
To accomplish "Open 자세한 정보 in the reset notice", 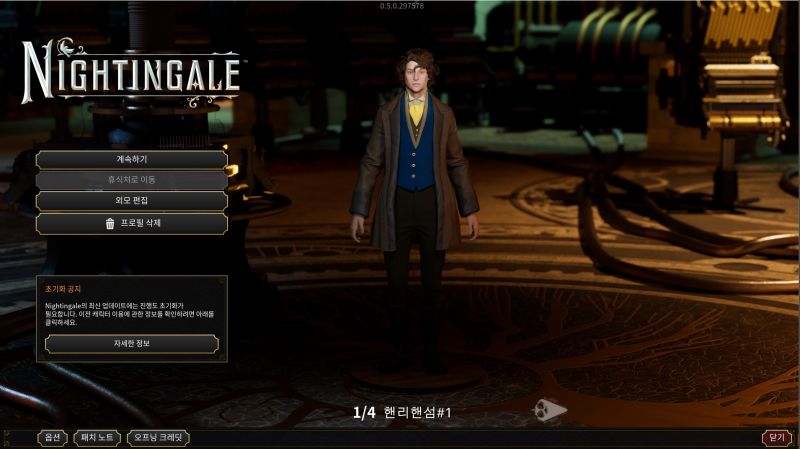I will [x=131, y=343].
